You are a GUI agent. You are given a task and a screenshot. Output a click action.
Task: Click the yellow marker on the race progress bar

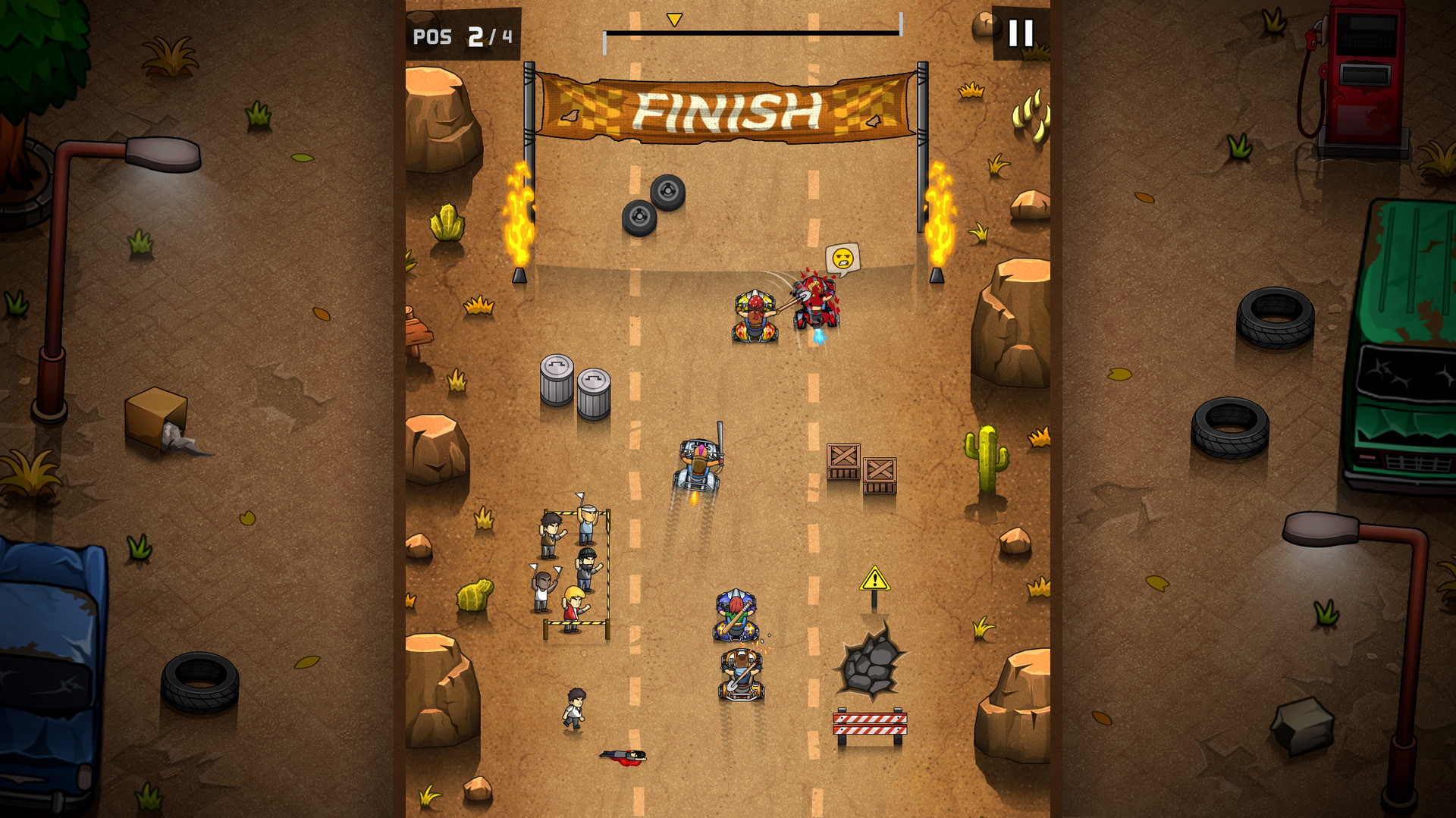[673, 18]
